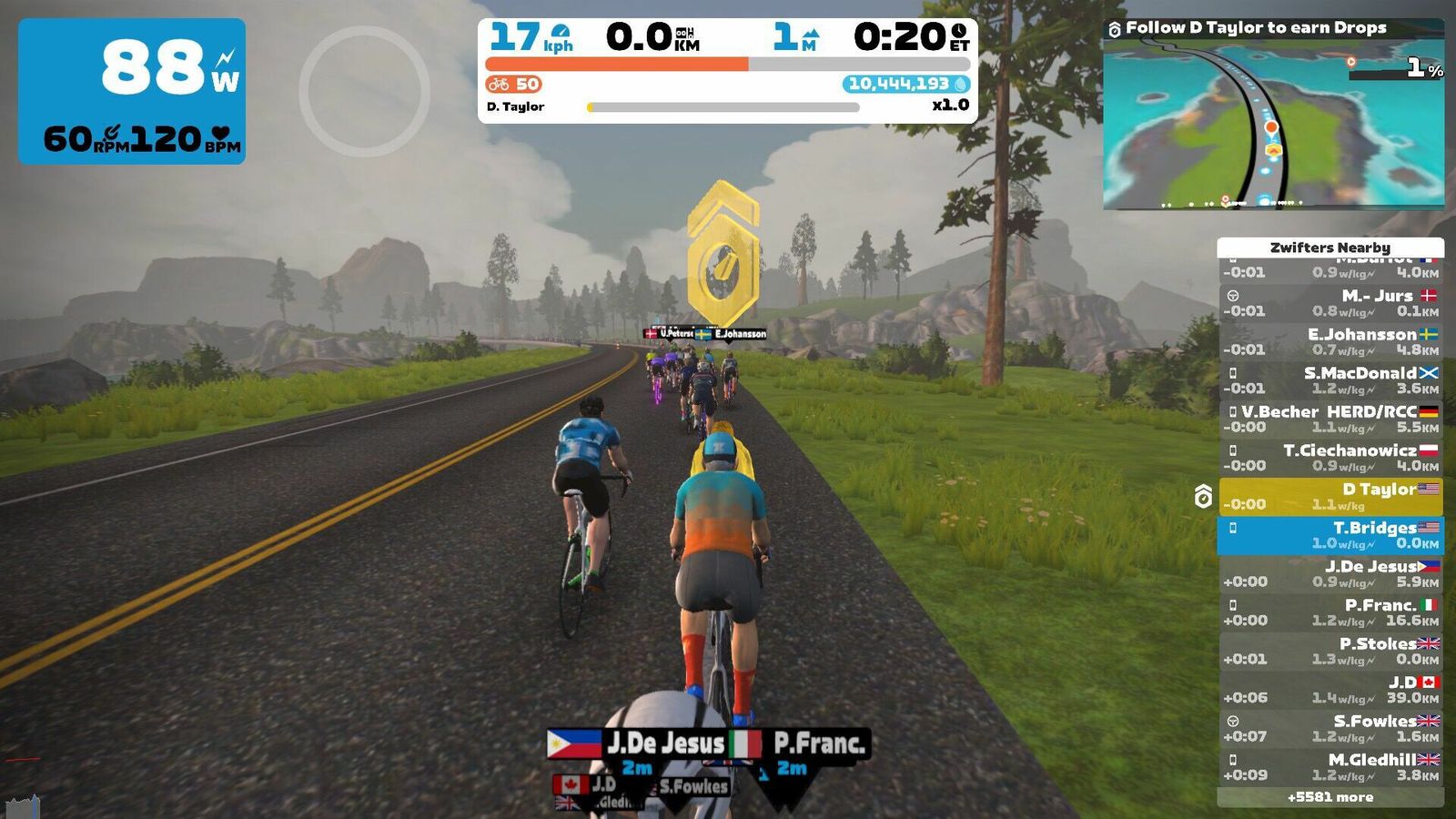The width and height of the screenshot is (1456, 819).
Task: Choose S.Fowkes from the rider list
Action: point(1330,729)
